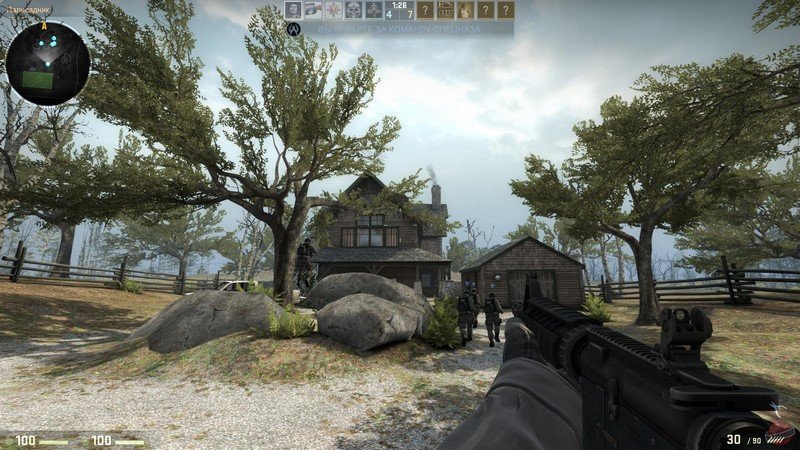Image resolution: width=800 pixels, height=450 pixels.
Task: Choose the highlighted face portrait avatar
Action: [x=293, y=10]
